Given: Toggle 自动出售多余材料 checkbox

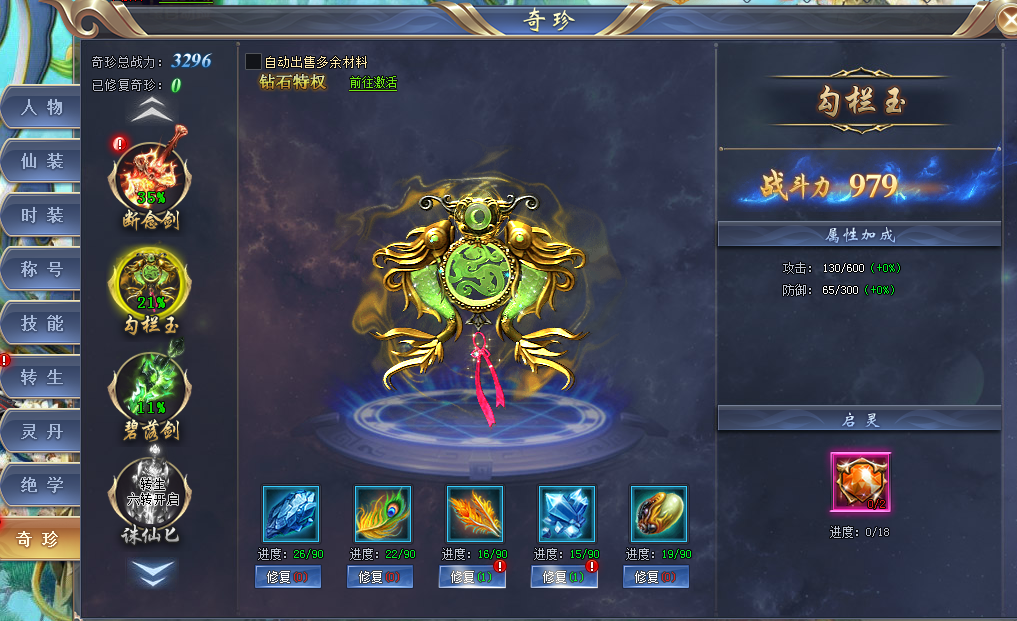Looking at the screenshot, I should tap(254, 62).
